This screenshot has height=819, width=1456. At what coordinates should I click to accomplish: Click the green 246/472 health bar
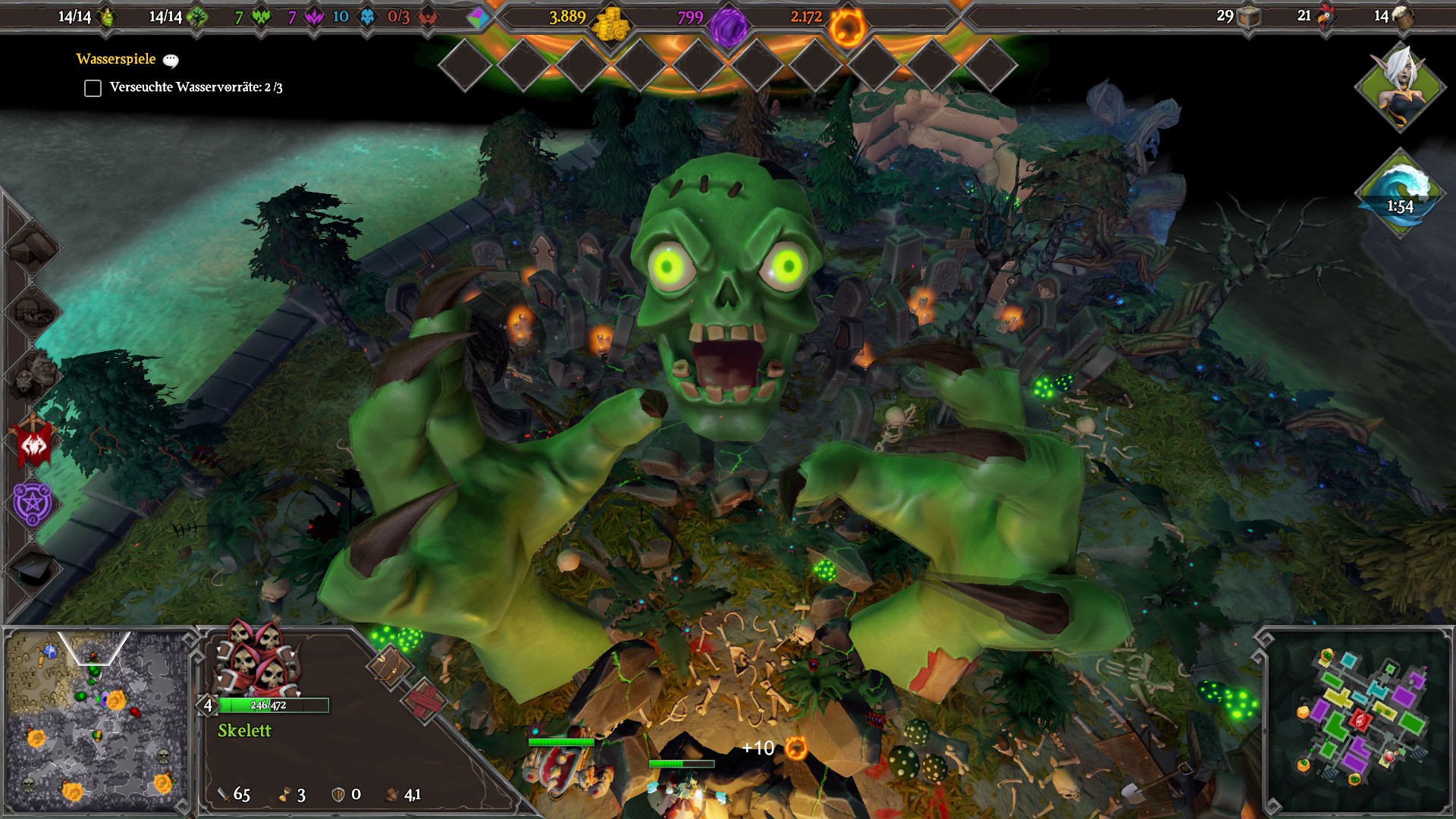pyautogui.click(x=275, y=704)
